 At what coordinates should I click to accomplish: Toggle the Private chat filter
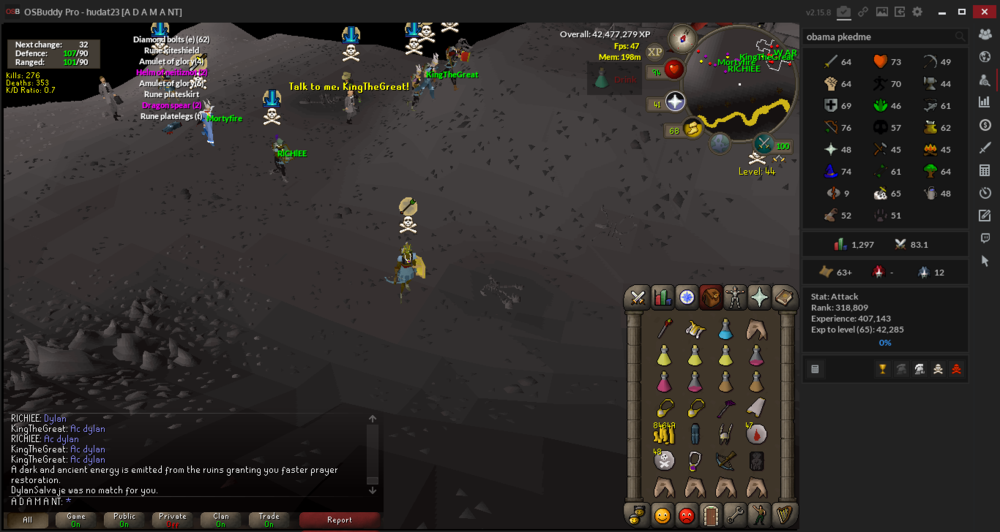pyautogui.click(x=173, y=520)
